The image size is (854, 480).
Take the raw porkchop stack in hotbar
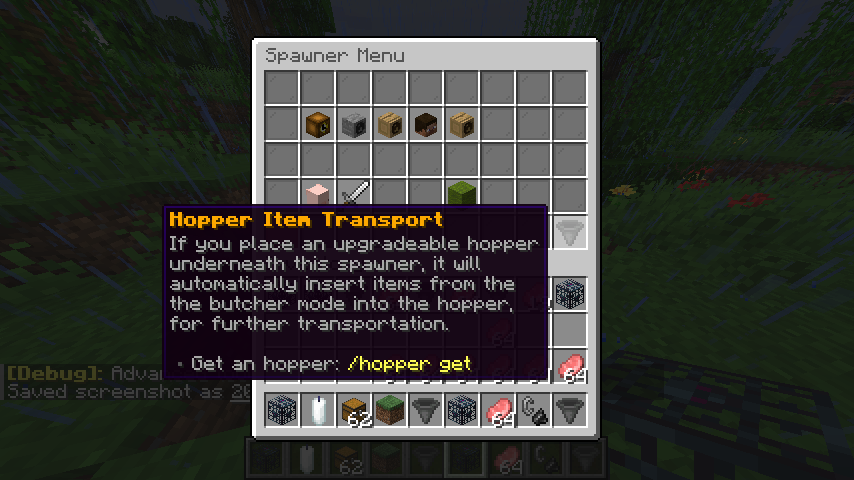pyautogui.click(x=498, y=411)
